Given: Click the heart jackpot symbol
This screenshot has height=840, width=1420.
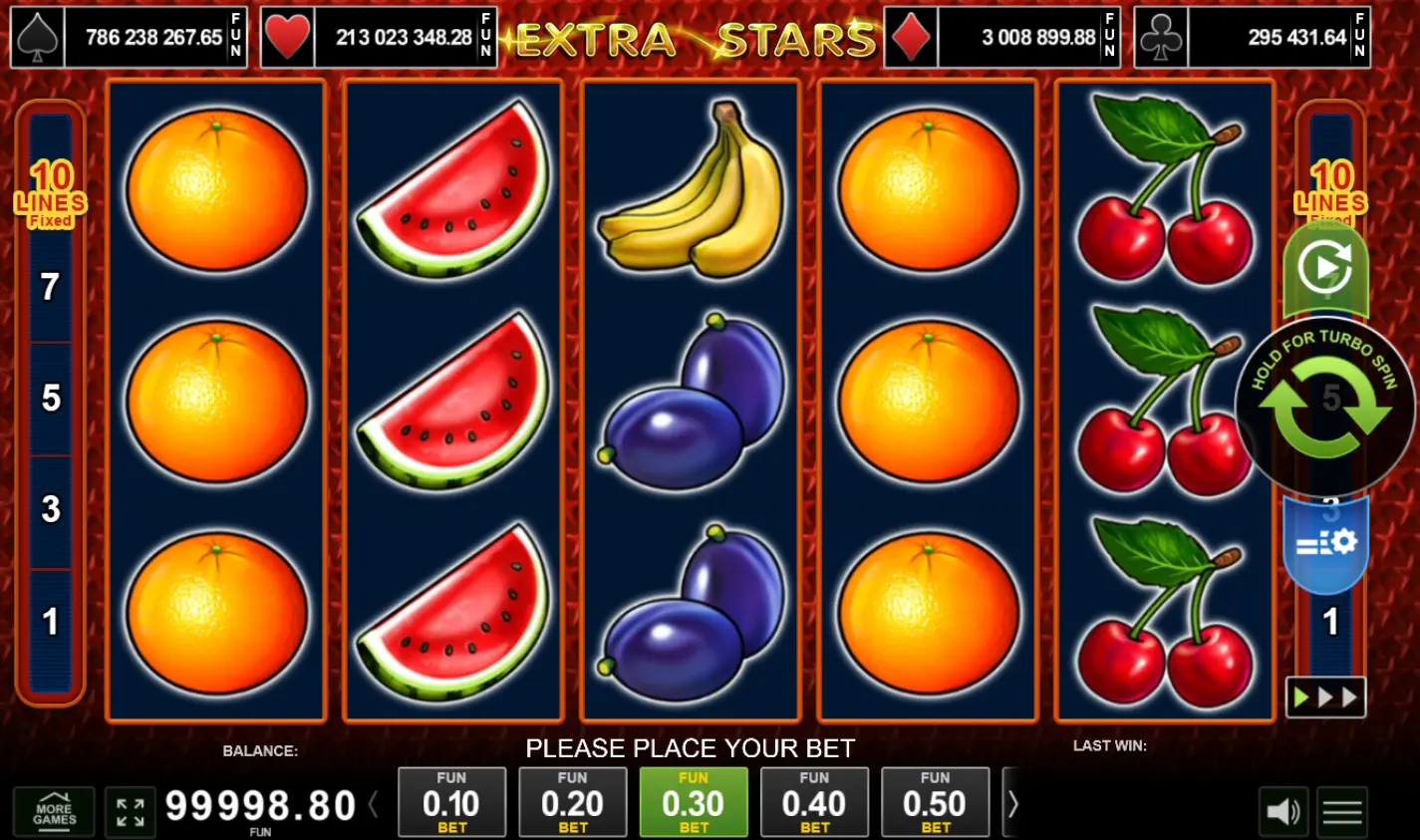Looking at the screenshot, I should click(x=288, y=37).
